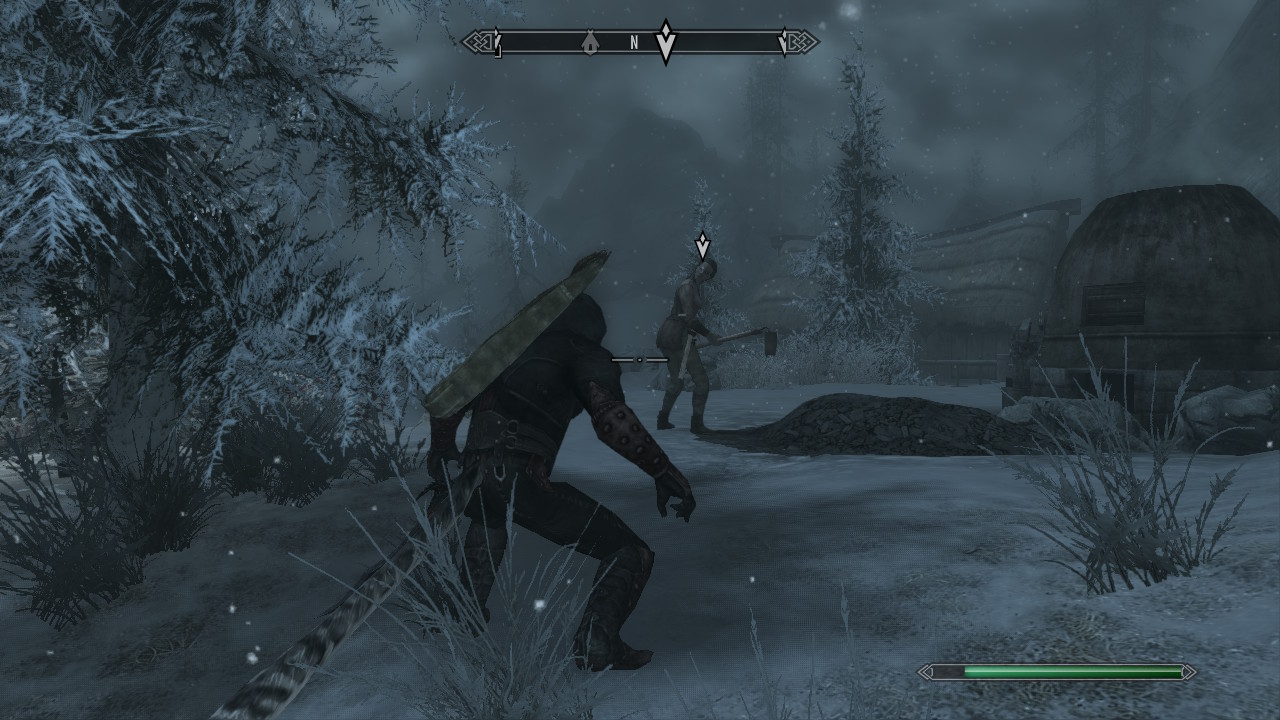
Task: Click the floating quest marker above the NPC
Action: coord(703,245)
